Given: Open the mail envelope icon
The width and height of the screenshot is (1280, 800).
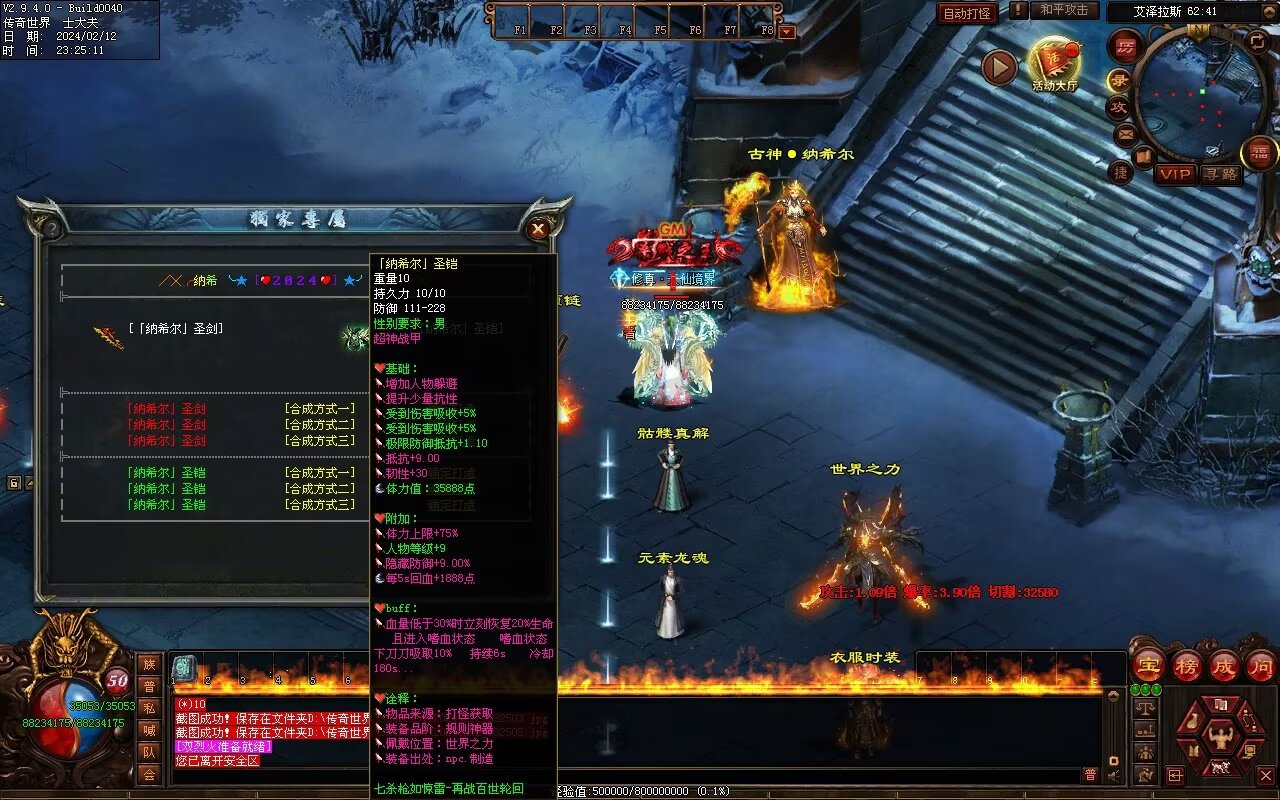Looking at the screenshot, I should (1126, 133).
